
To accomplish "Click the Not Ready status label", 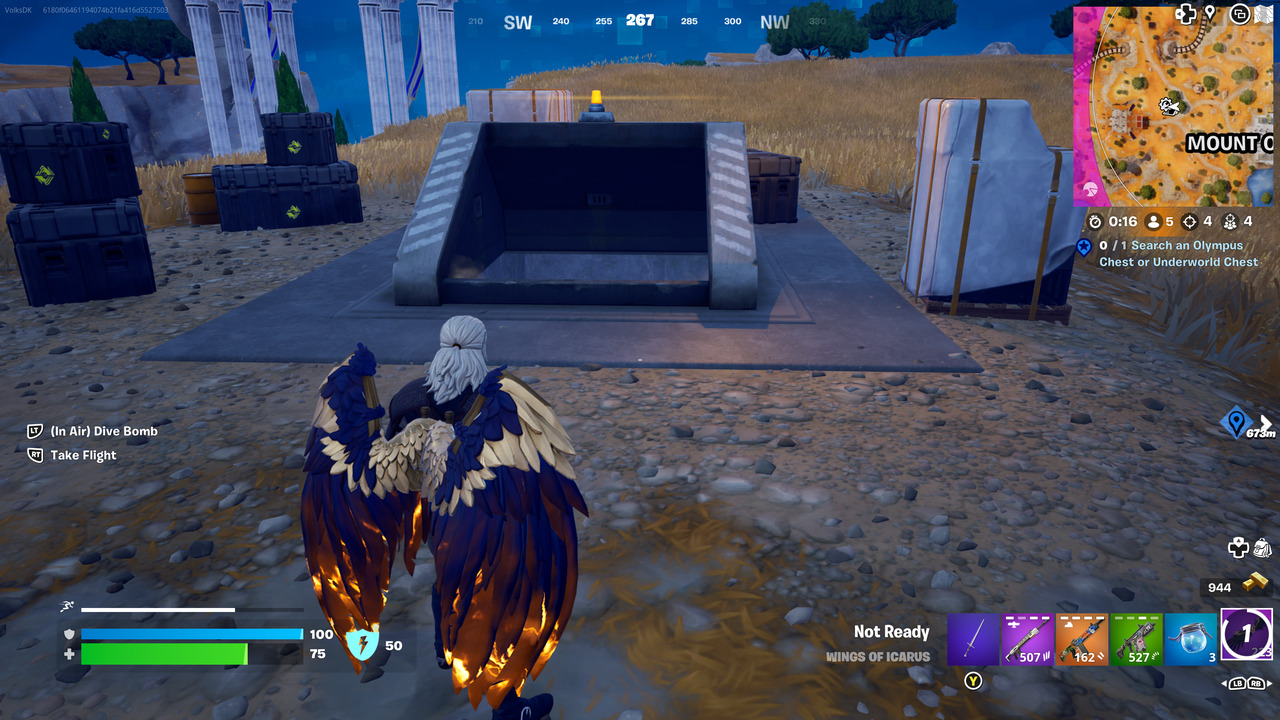I will click(890, 631).
